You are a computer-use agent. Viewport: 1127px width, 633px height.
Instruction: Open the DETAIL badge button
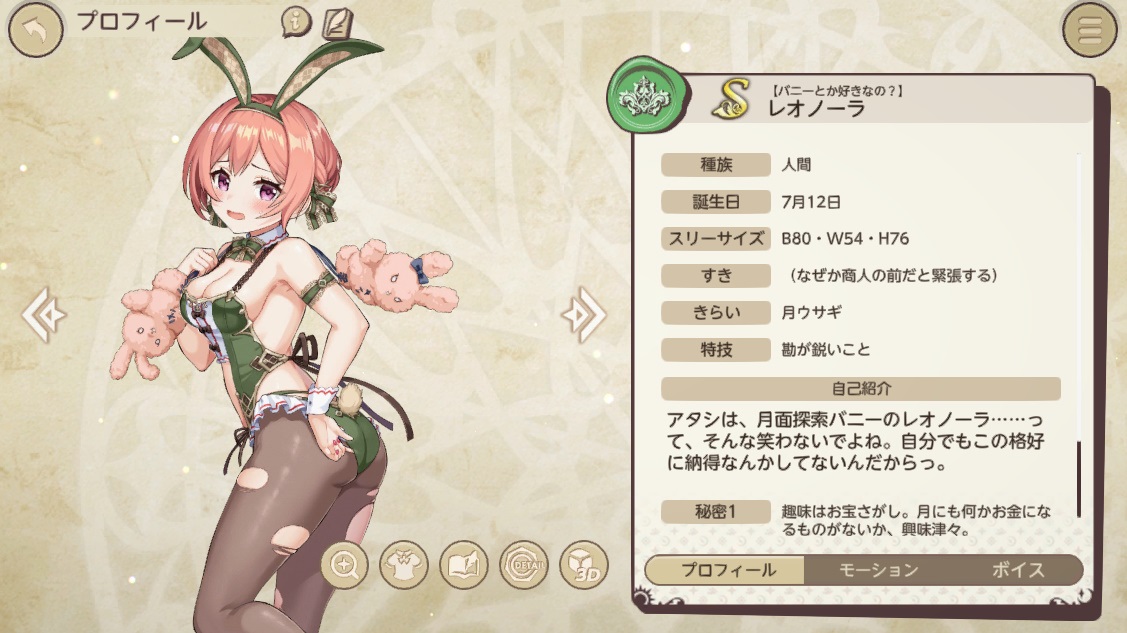click(x=523, y=566)
